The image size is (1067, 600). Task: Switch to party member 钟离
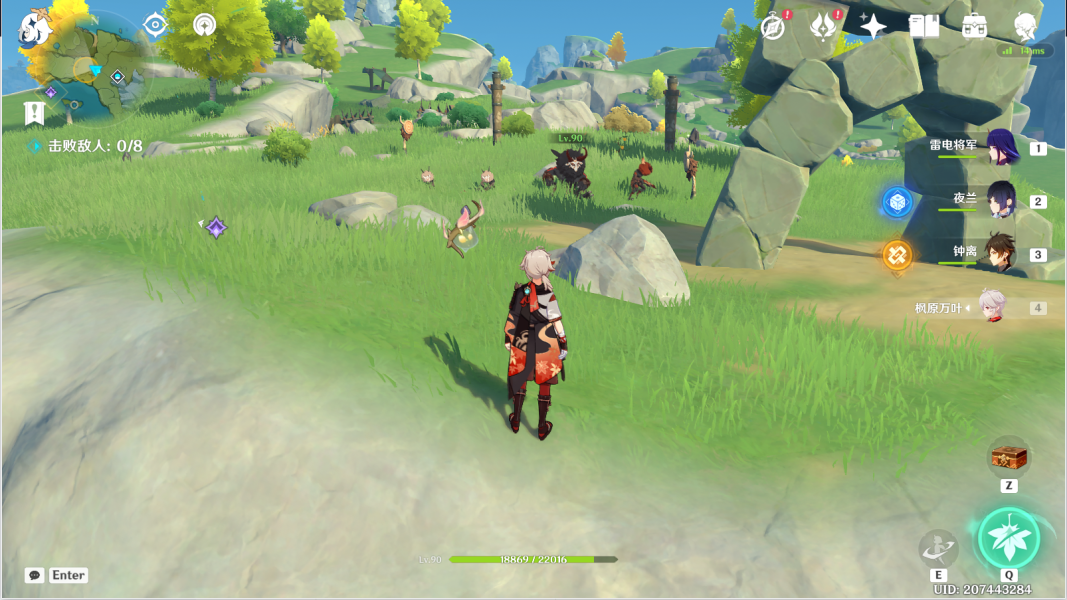tap(1001, 253)
